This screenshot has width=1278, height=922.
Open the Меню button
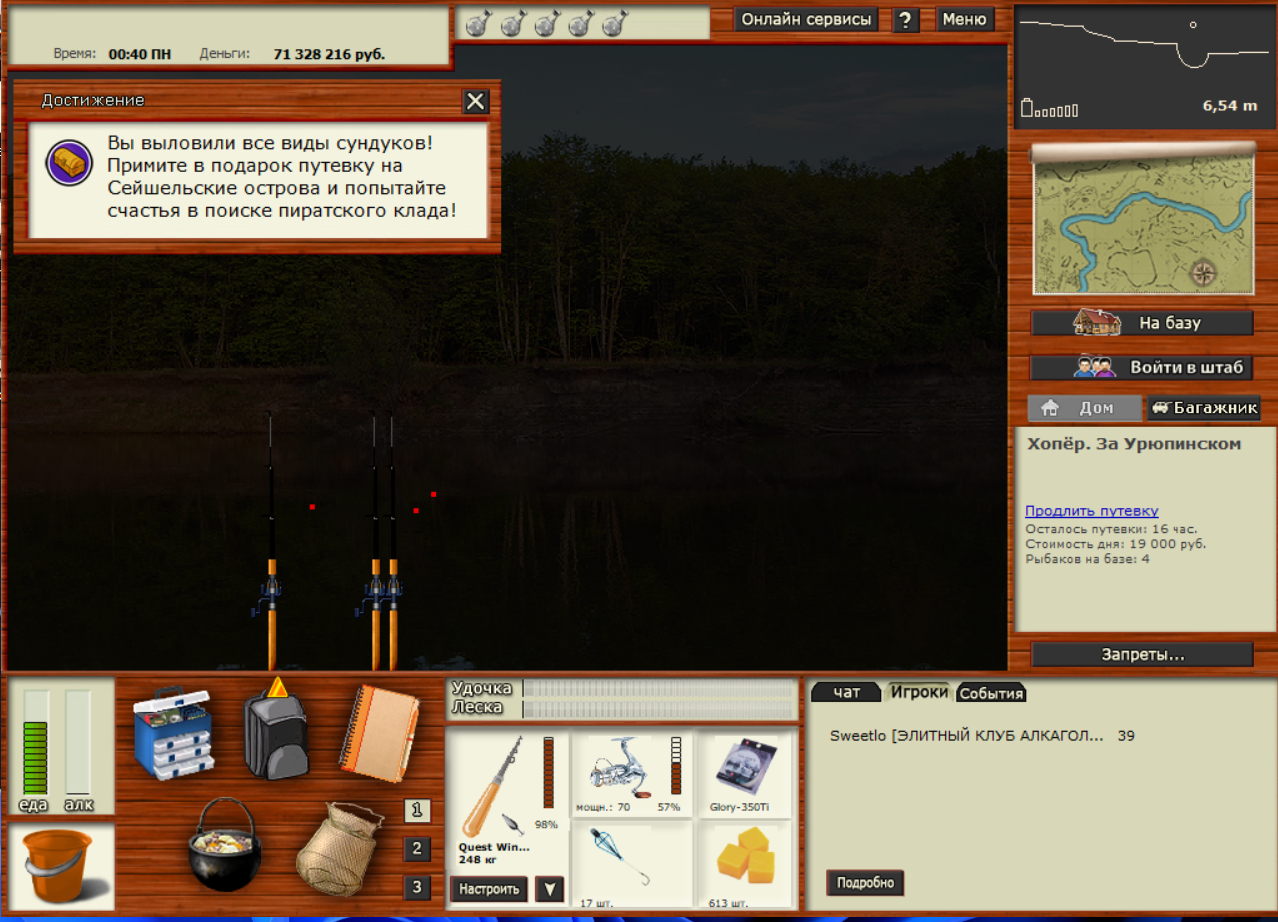964,19
